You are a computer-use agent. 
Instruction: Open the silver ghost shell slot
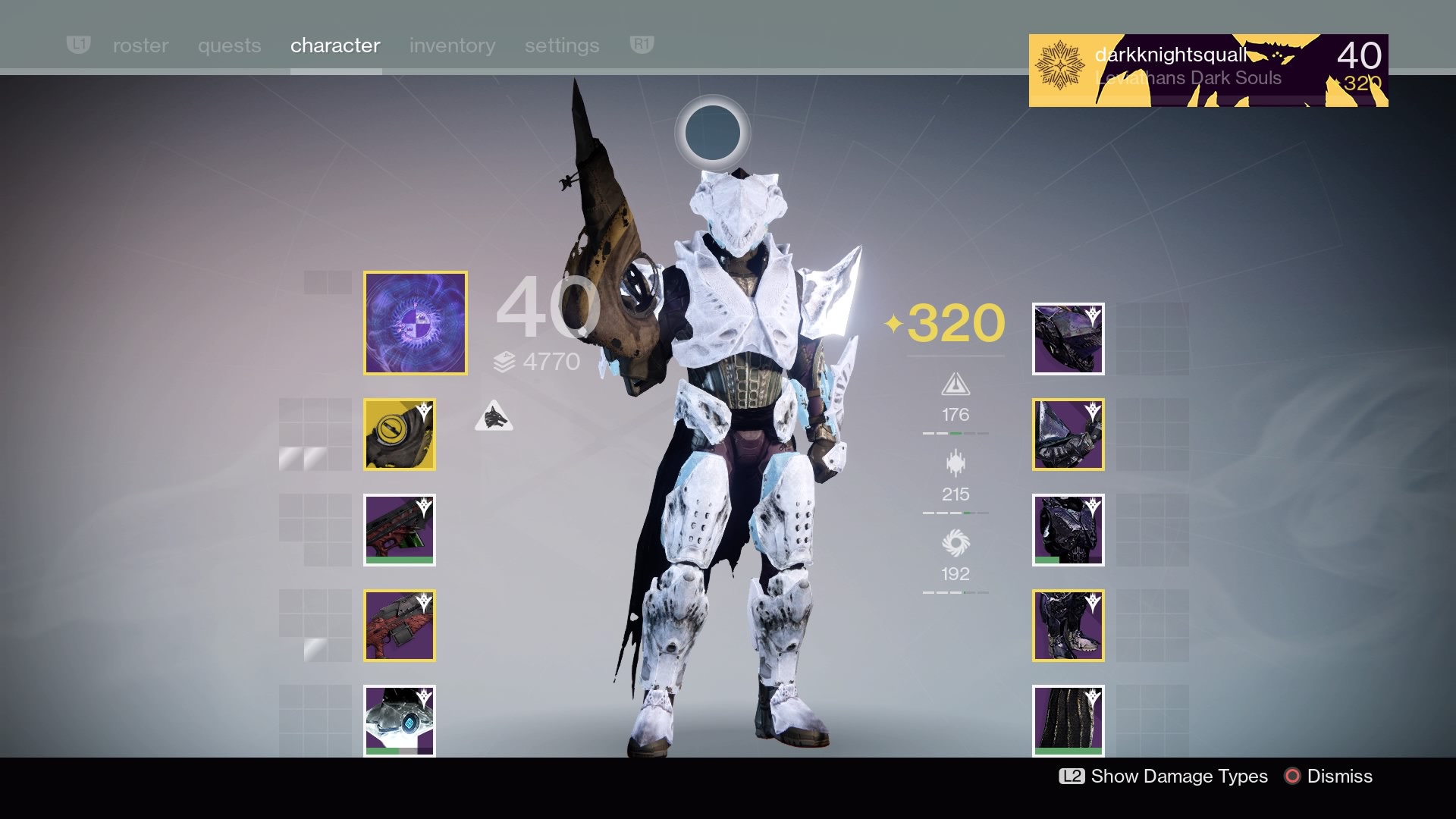400,720
